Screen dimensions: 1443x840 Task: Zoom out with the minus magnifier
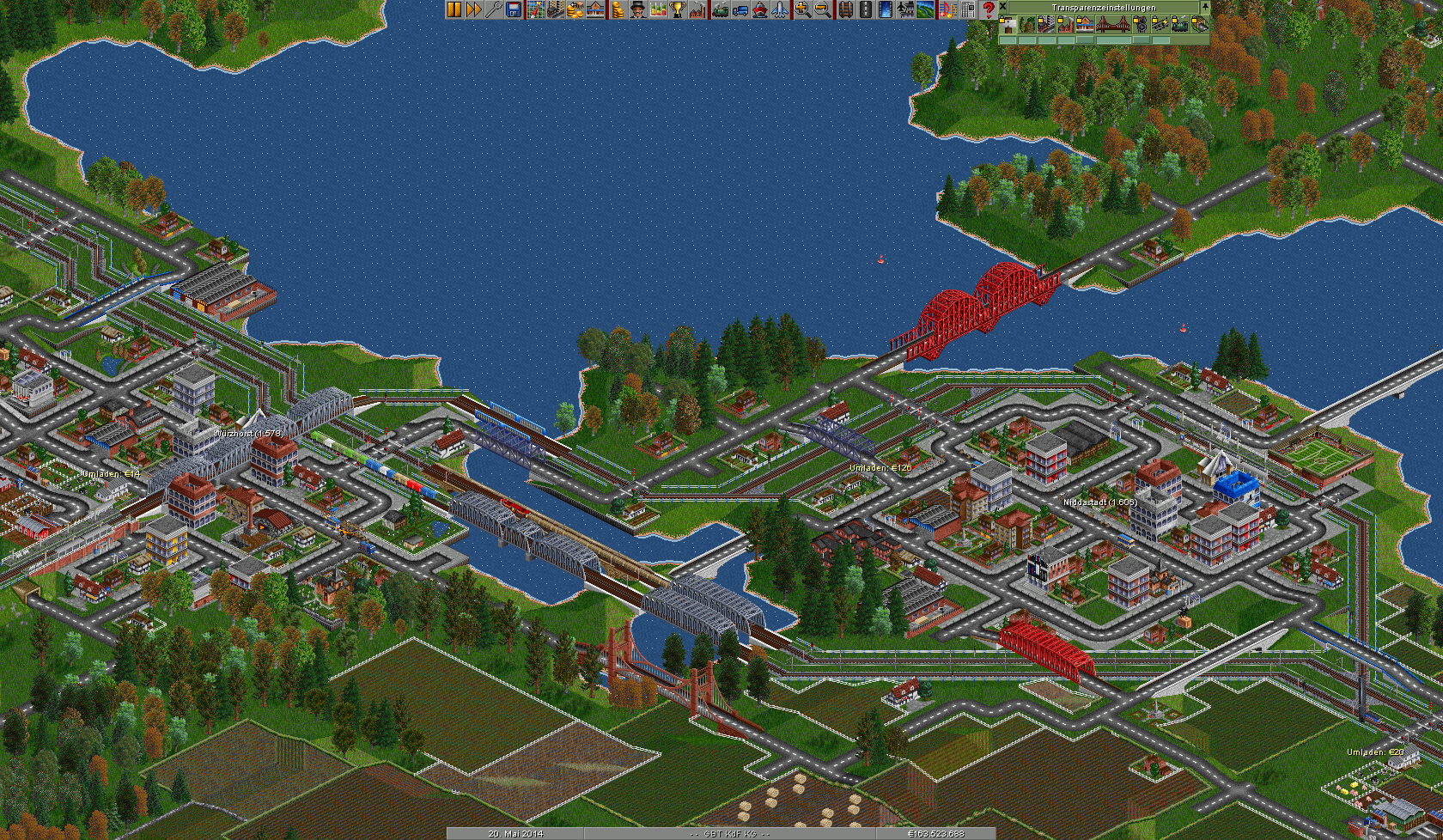coord(822,9)
